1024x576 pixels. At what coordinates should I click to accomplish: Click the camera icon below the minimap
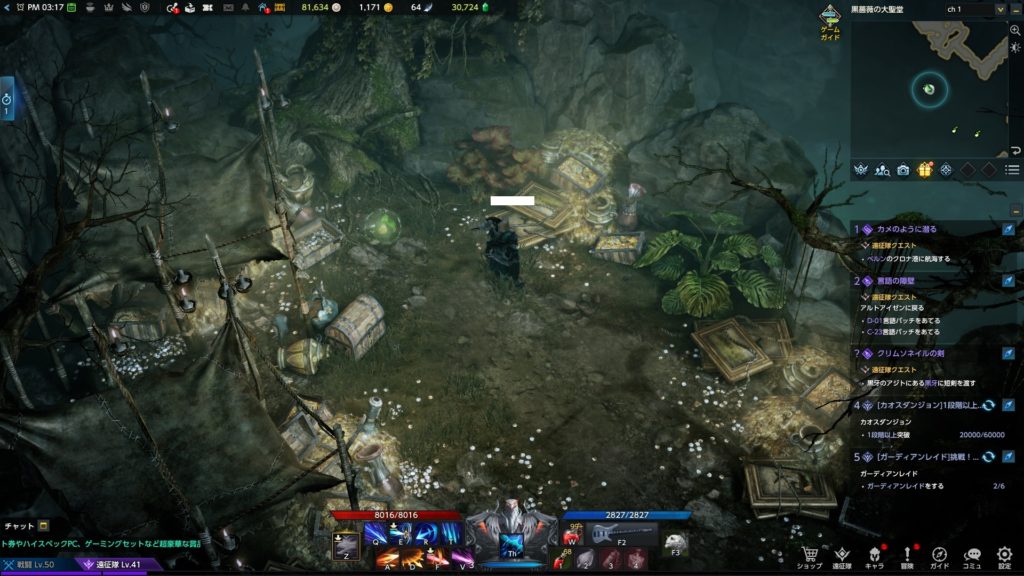[x=903, y=170]
